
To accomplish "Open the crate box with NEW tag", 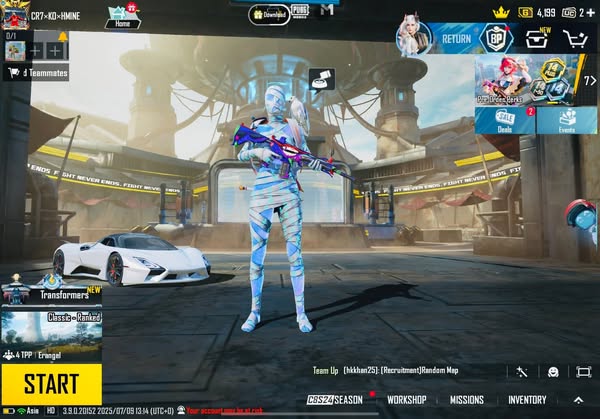I will (537, 39).
